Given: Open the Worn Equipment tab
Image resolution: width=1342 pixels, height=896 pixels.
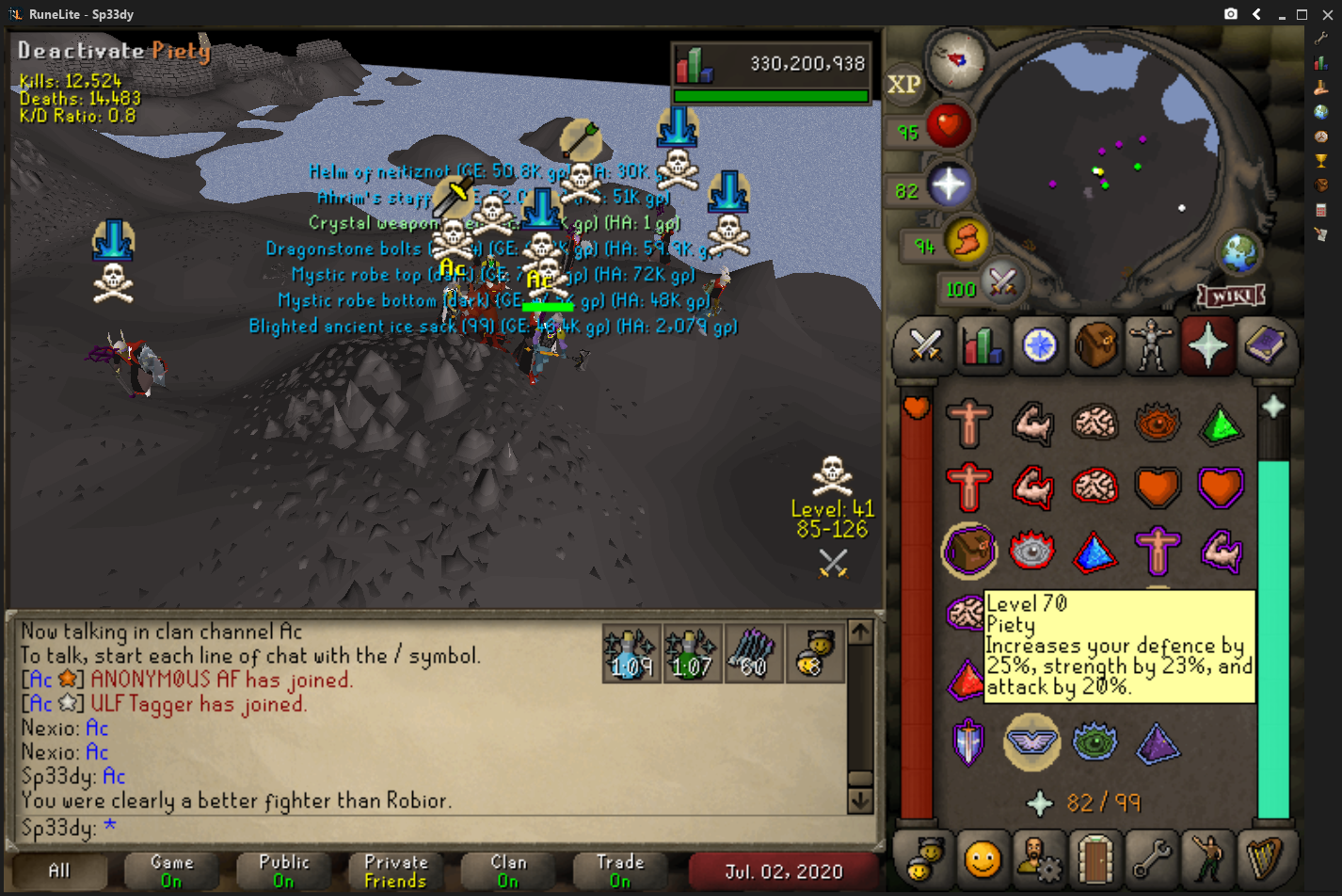Looking at the screenshot, I should 1151,346.
